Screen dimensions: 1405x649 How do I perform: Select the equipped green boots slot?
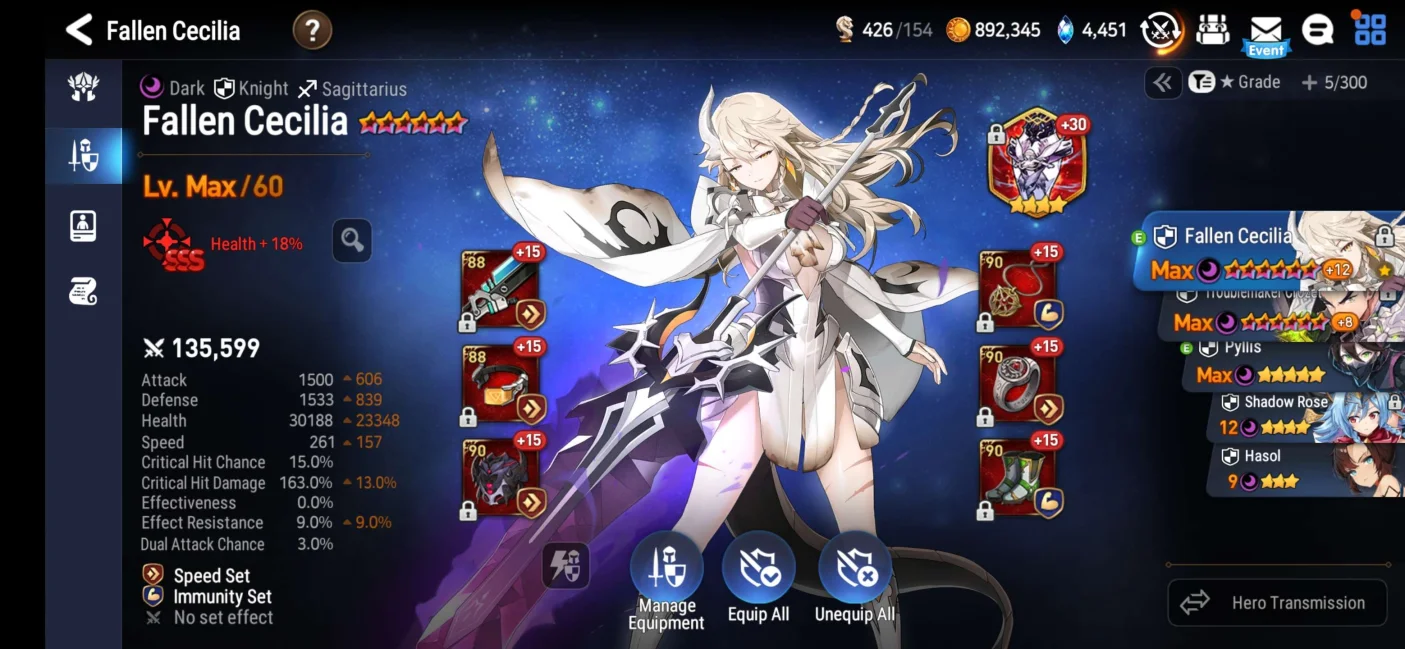[x=1018, y=478]
